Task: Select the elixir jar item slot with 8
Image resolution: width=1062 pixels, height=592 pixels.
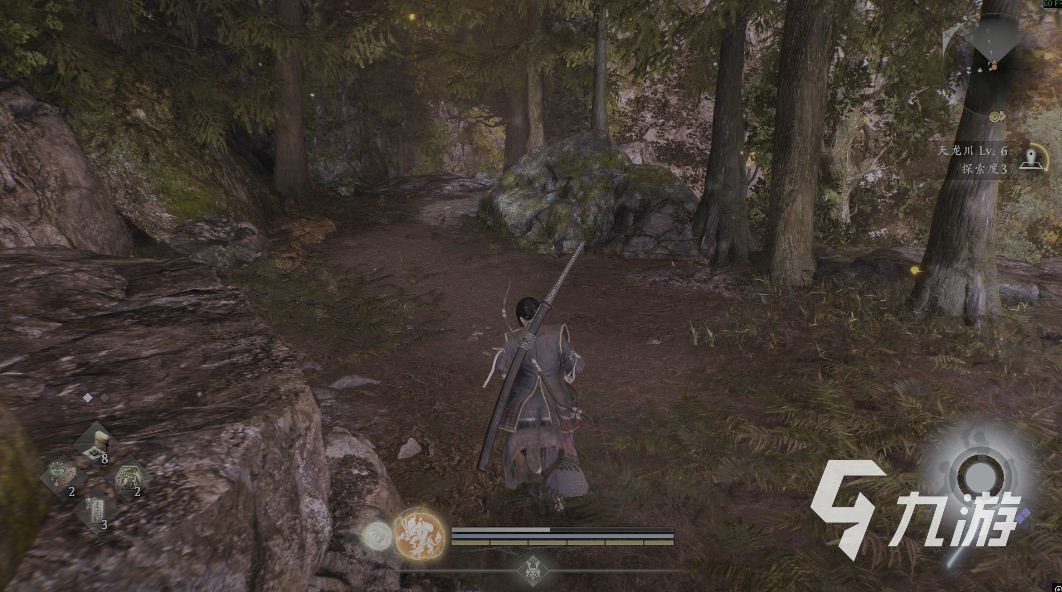Action: 96,441
